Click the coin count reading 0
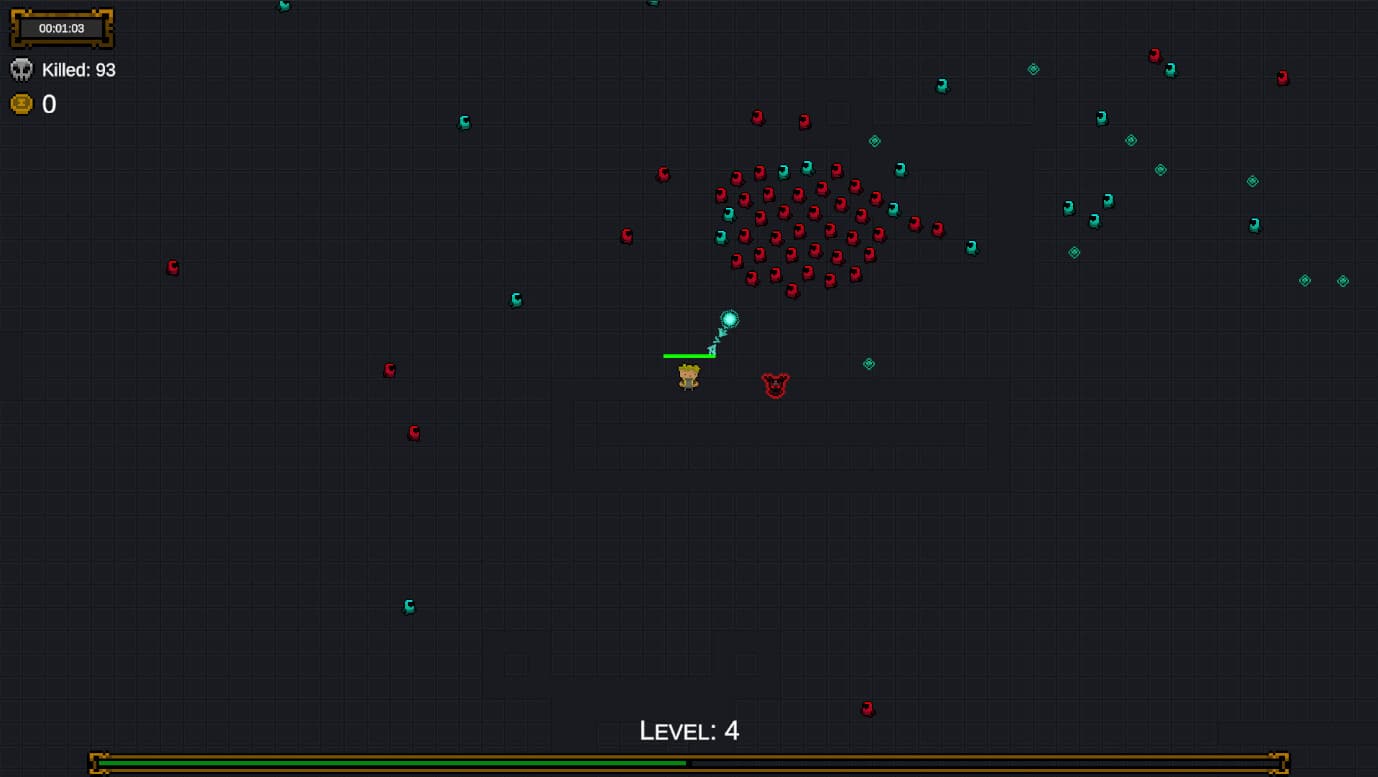This screenshot has height=777, width=1378. [48, 103]
